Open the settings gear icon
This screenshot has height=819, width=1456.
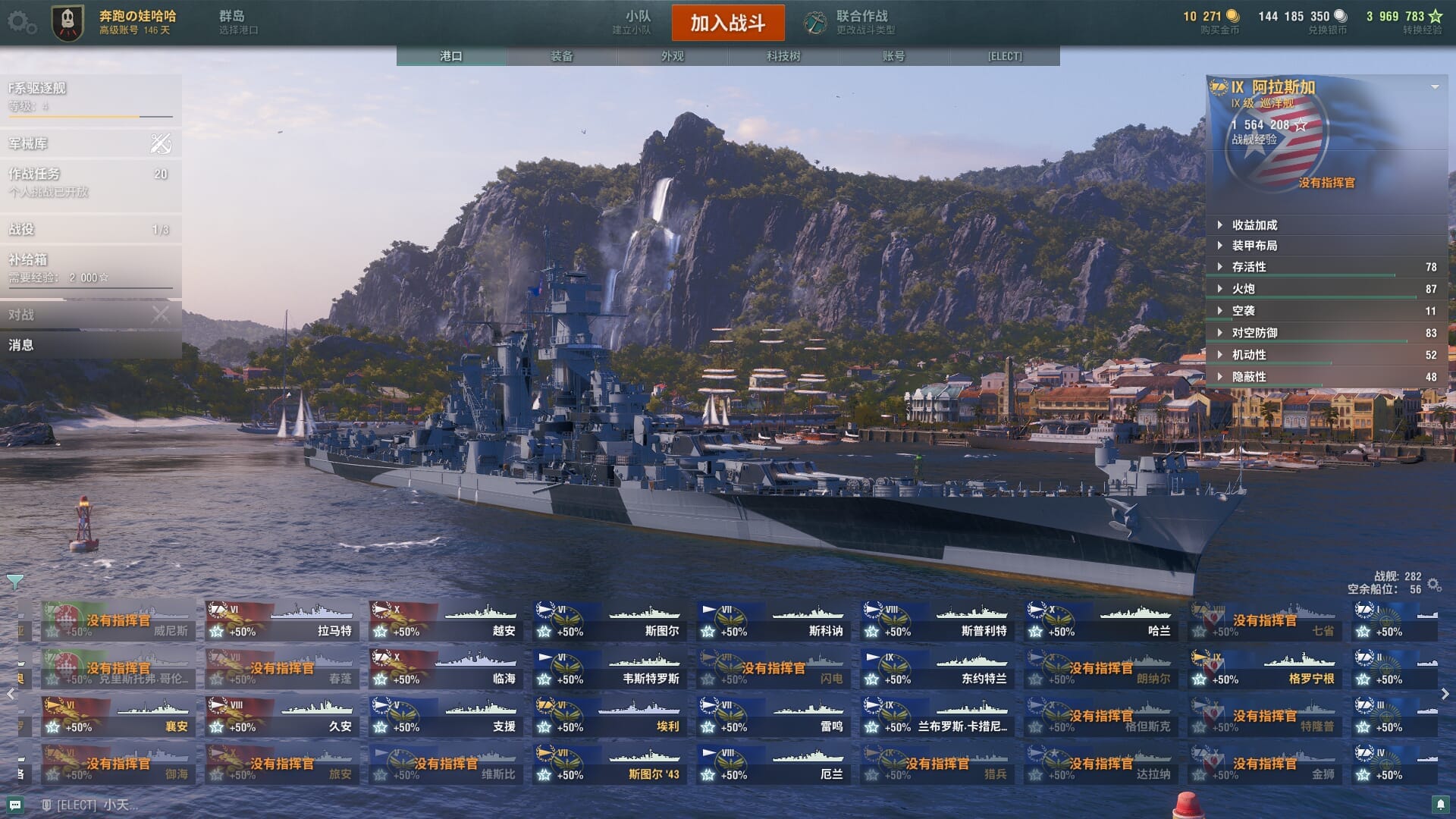point(20,23)
